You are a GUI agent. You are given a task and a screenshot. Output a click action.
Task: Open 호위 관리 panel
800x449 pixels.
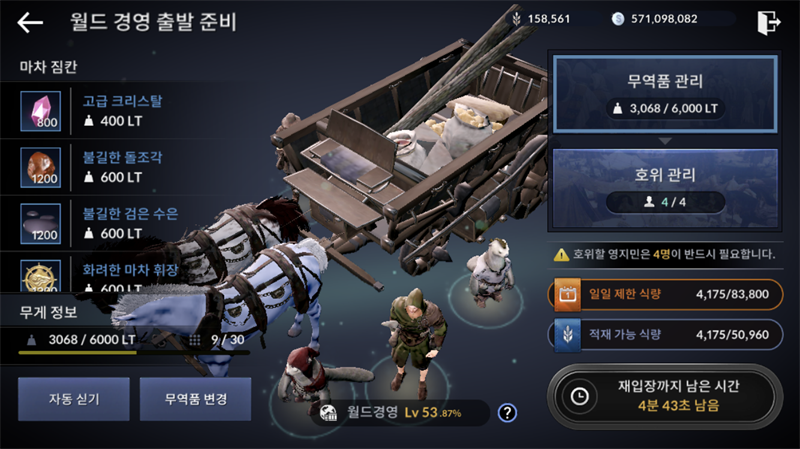pos(664,185)
